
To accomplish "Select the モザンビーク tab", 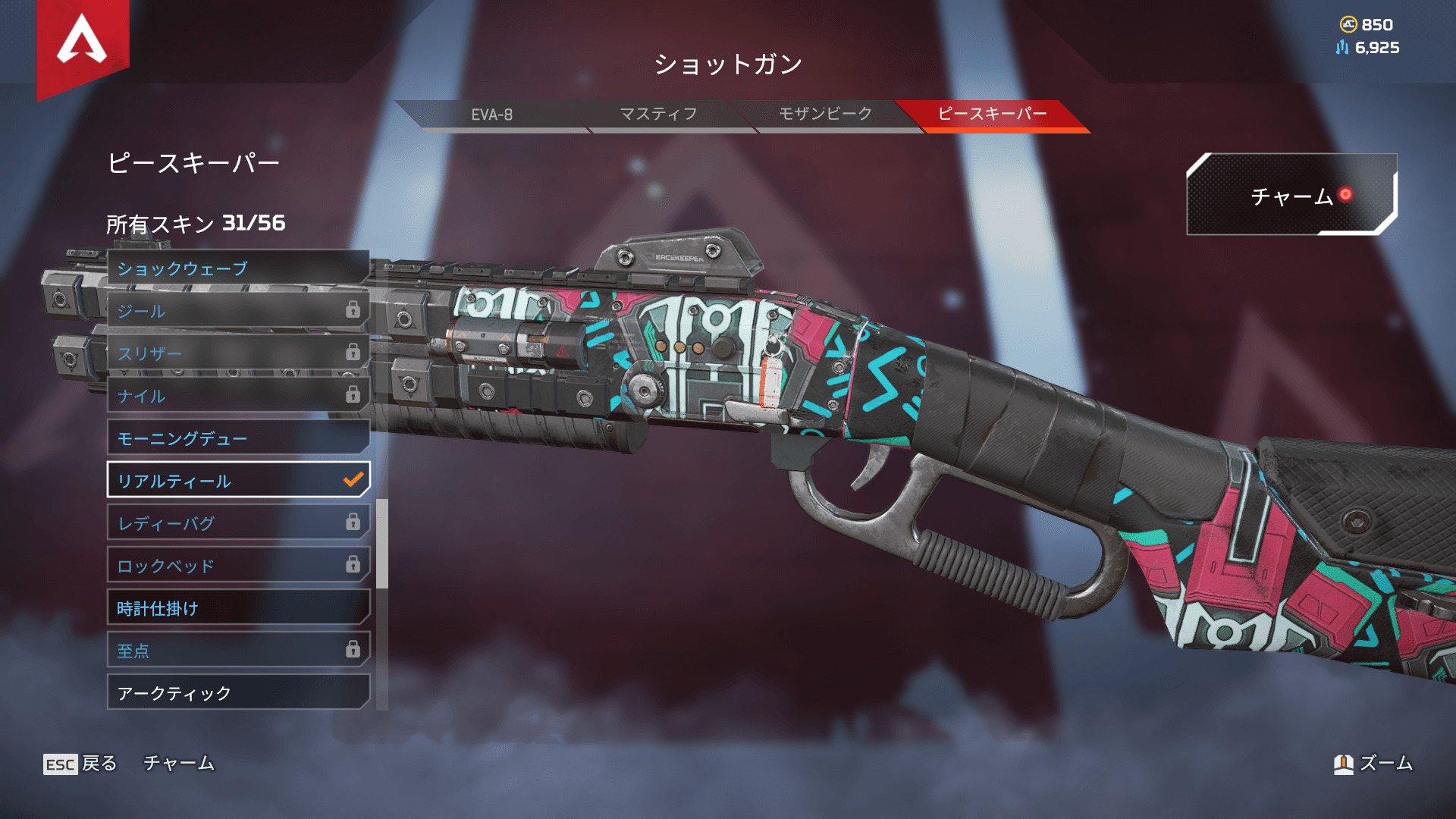I will pyautogui.click(x=825, y=115).
